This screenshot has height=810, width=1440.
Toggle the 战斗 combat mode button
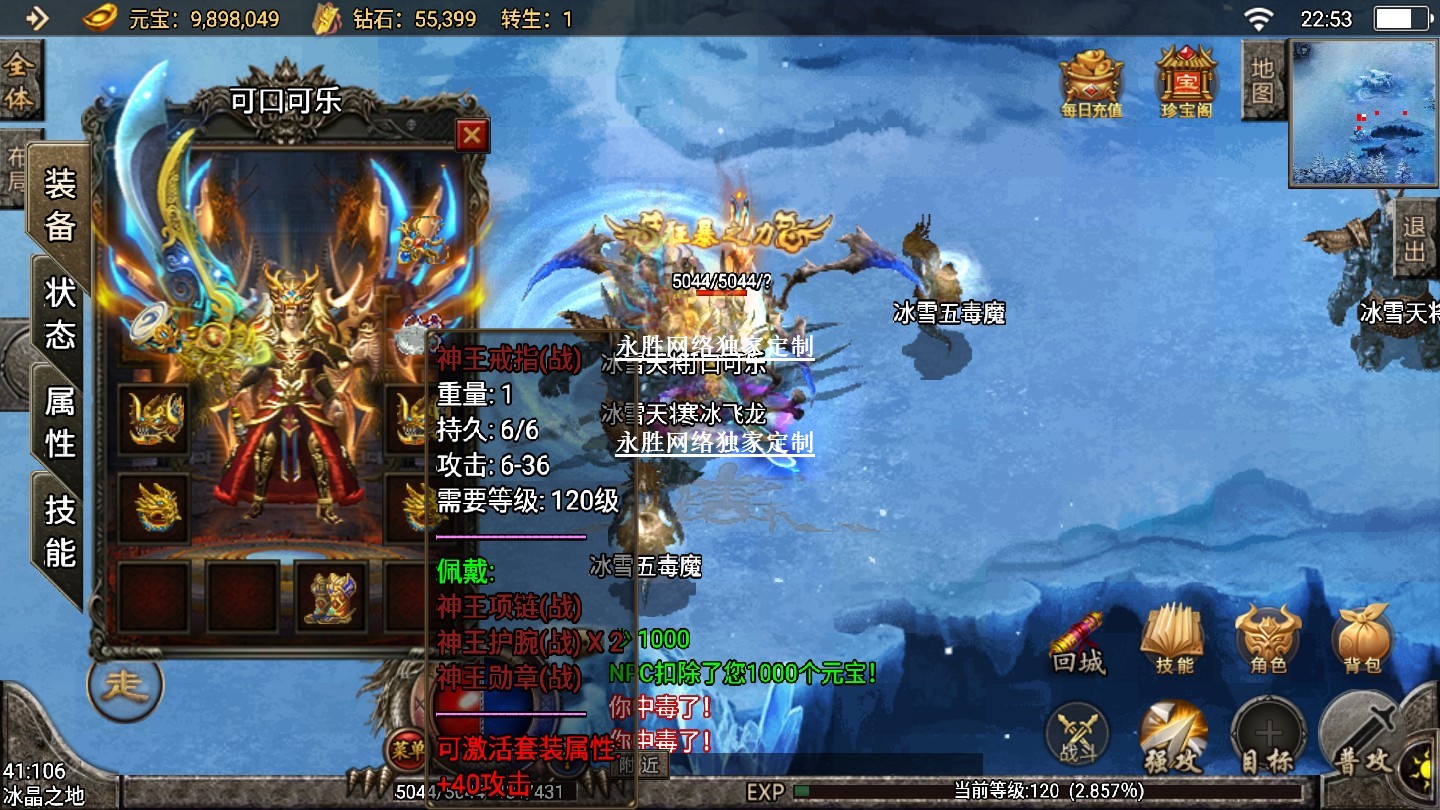[1077, 737]
